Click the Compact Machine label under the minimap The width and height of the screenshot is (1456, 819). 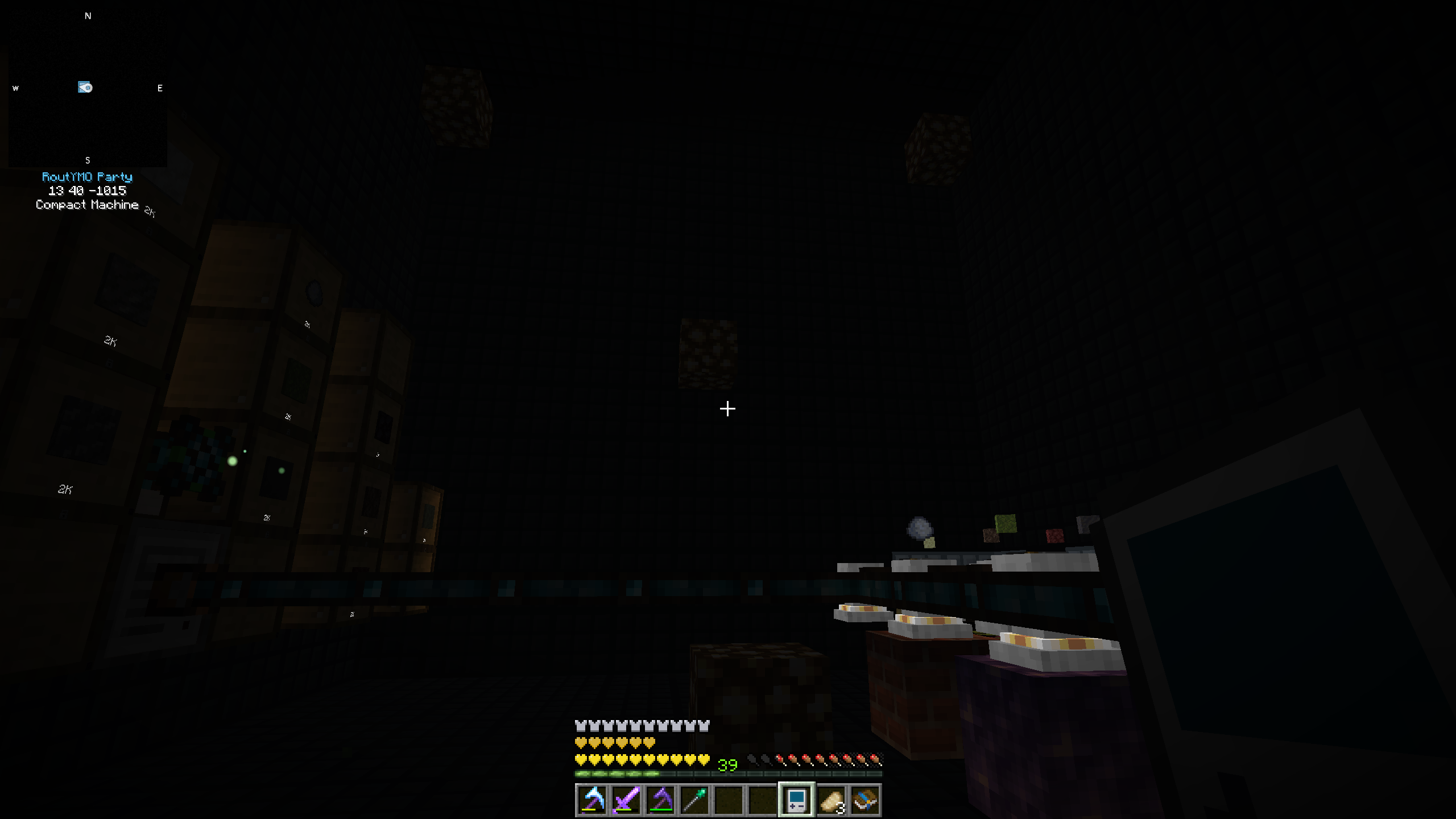point(86,205)
